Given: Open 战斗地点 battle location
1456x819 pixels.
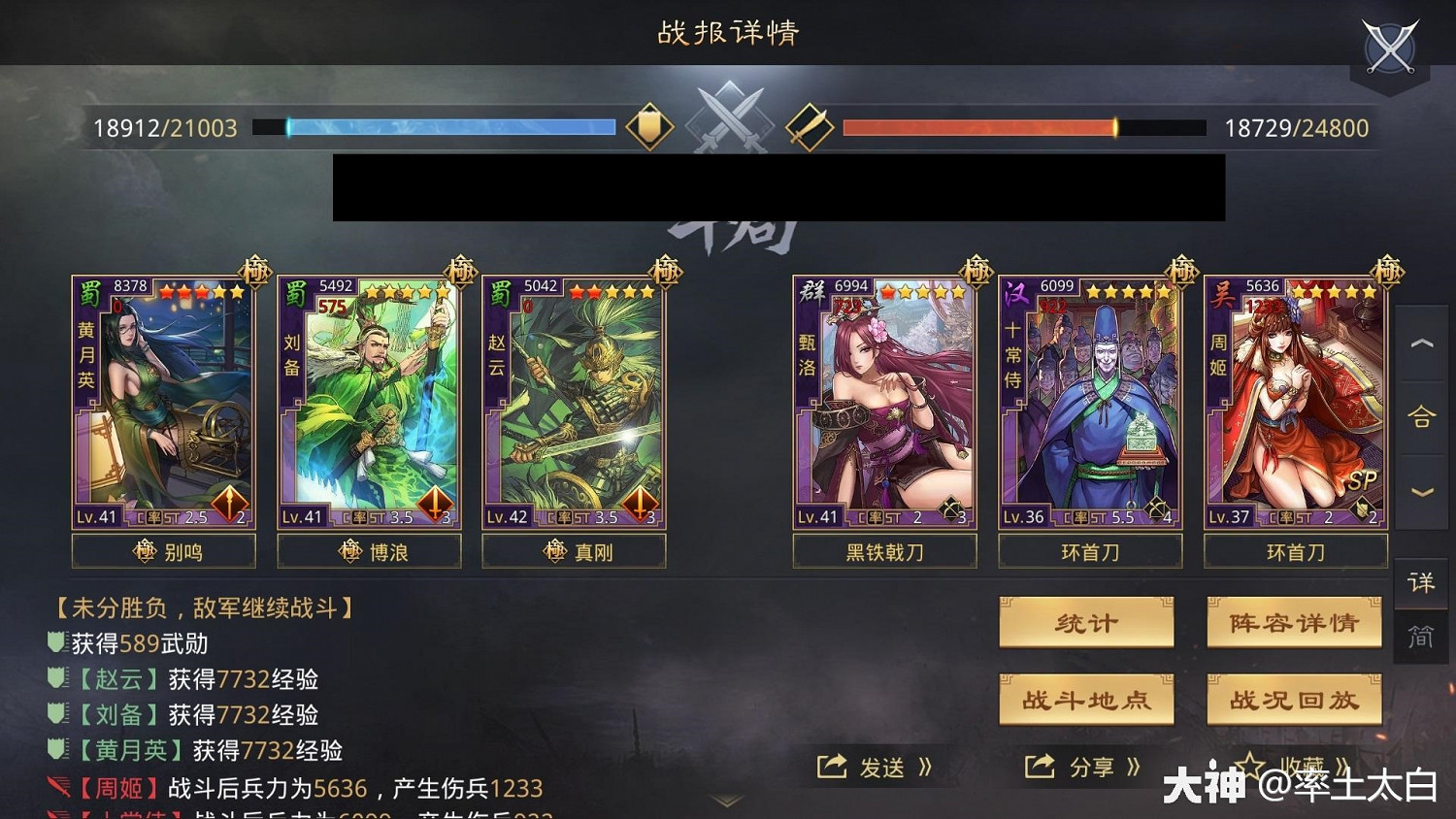Looking at the screenshot, I should [1086, 699].
